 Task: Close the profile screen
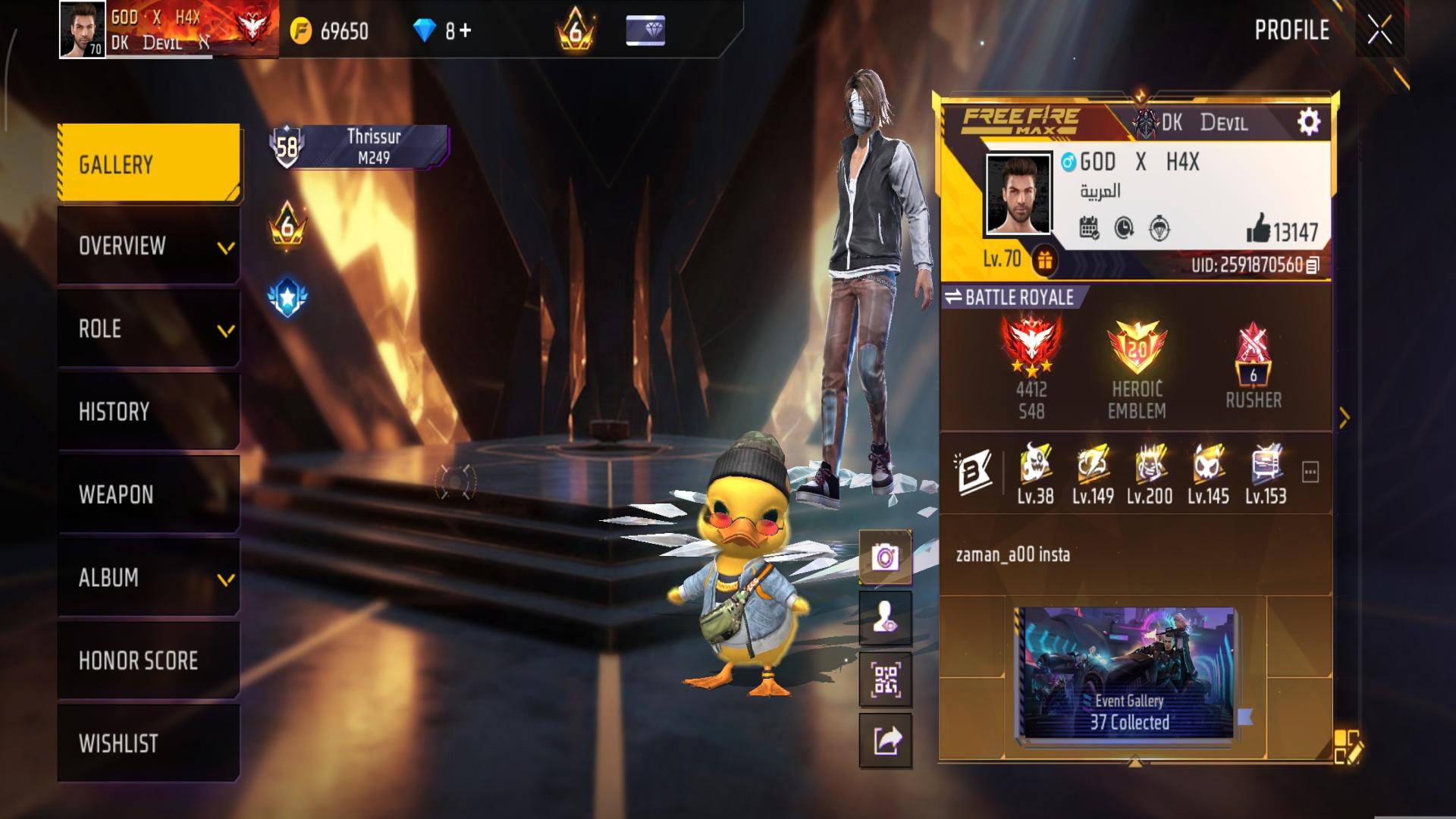pos(1379,30)
